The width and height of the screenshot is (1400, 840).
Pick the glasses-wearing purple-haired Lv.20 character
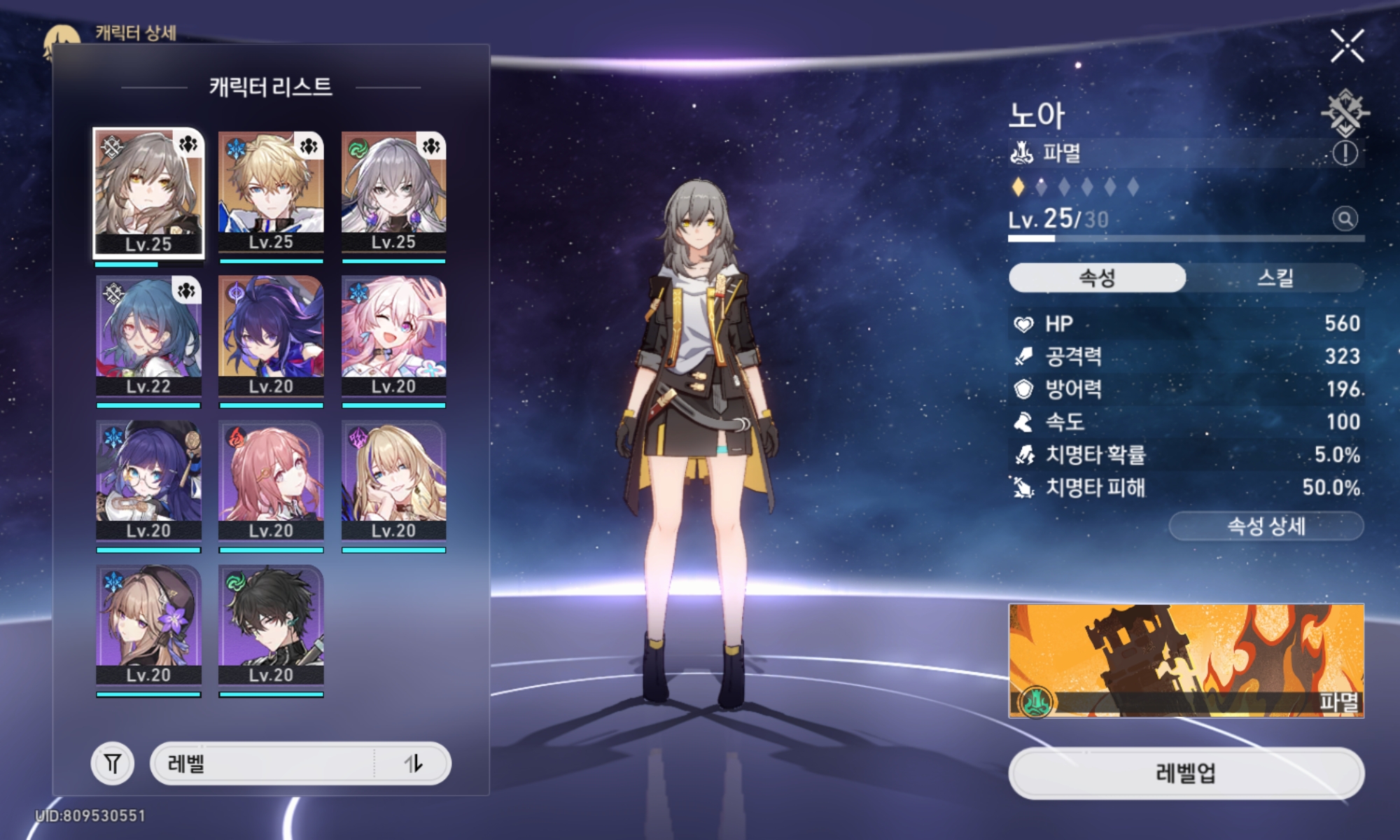click(x=148, y=481)
